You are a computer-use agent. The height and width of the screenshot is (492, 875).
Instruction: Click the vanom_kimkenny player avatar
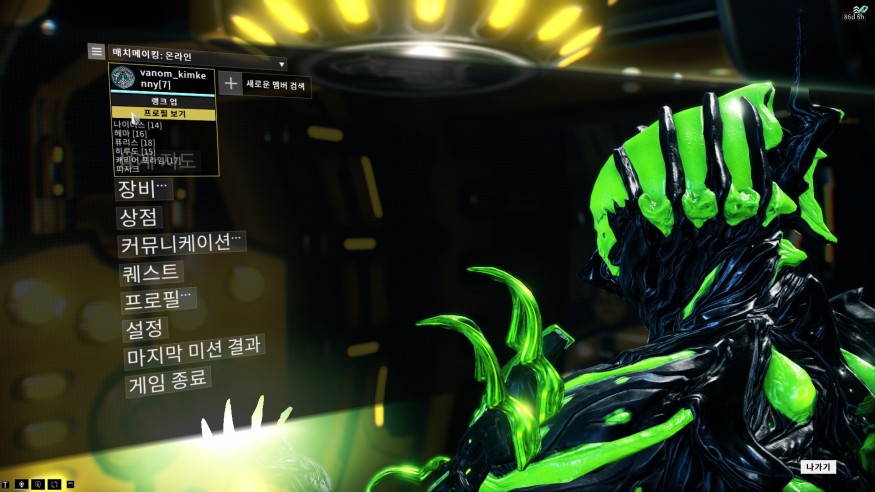click(123, 79)
